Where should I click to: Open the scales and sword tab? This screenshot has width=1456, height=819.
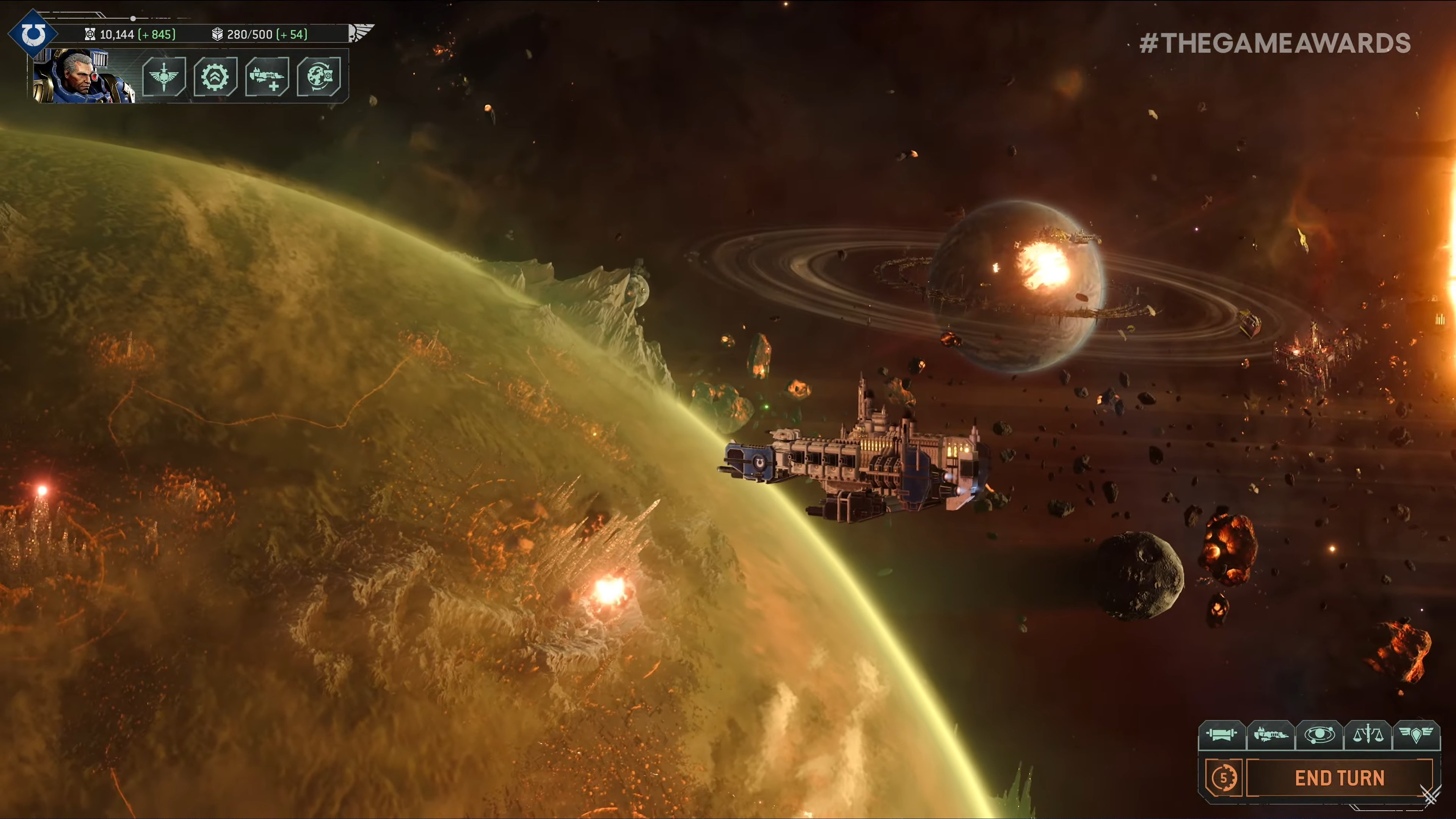tap(1368, 735)
